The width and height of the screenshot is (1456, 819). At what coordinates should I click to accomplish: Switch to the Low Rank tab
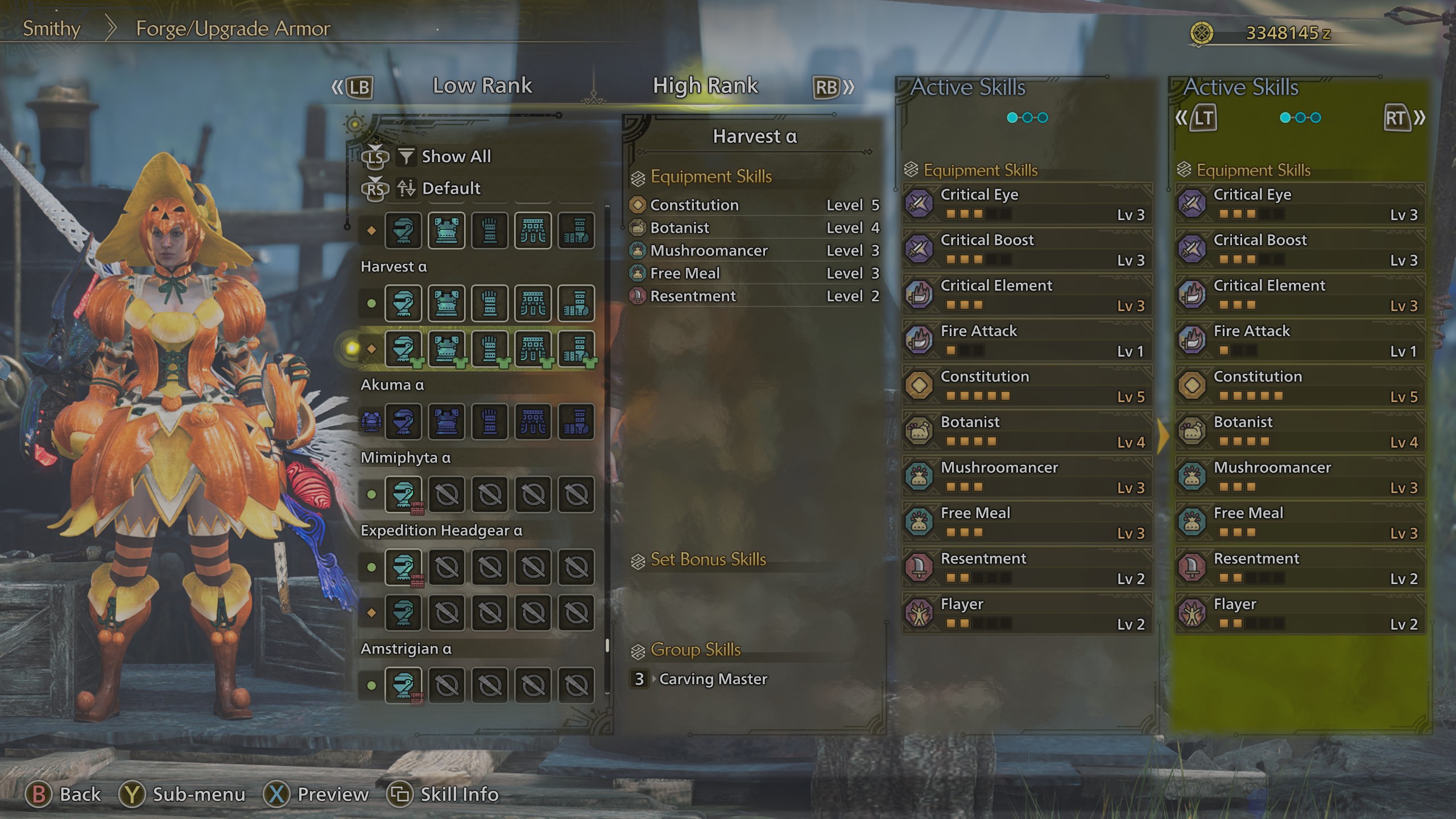[482, 85]
